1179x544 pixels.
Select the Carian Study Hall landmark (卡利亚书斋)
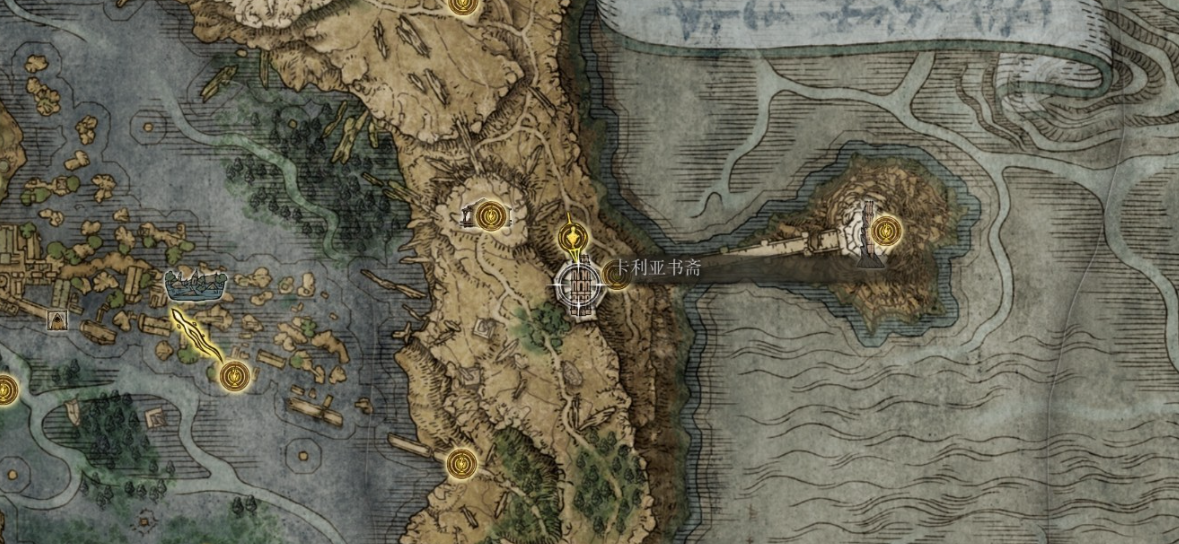(x=579, y=288)
